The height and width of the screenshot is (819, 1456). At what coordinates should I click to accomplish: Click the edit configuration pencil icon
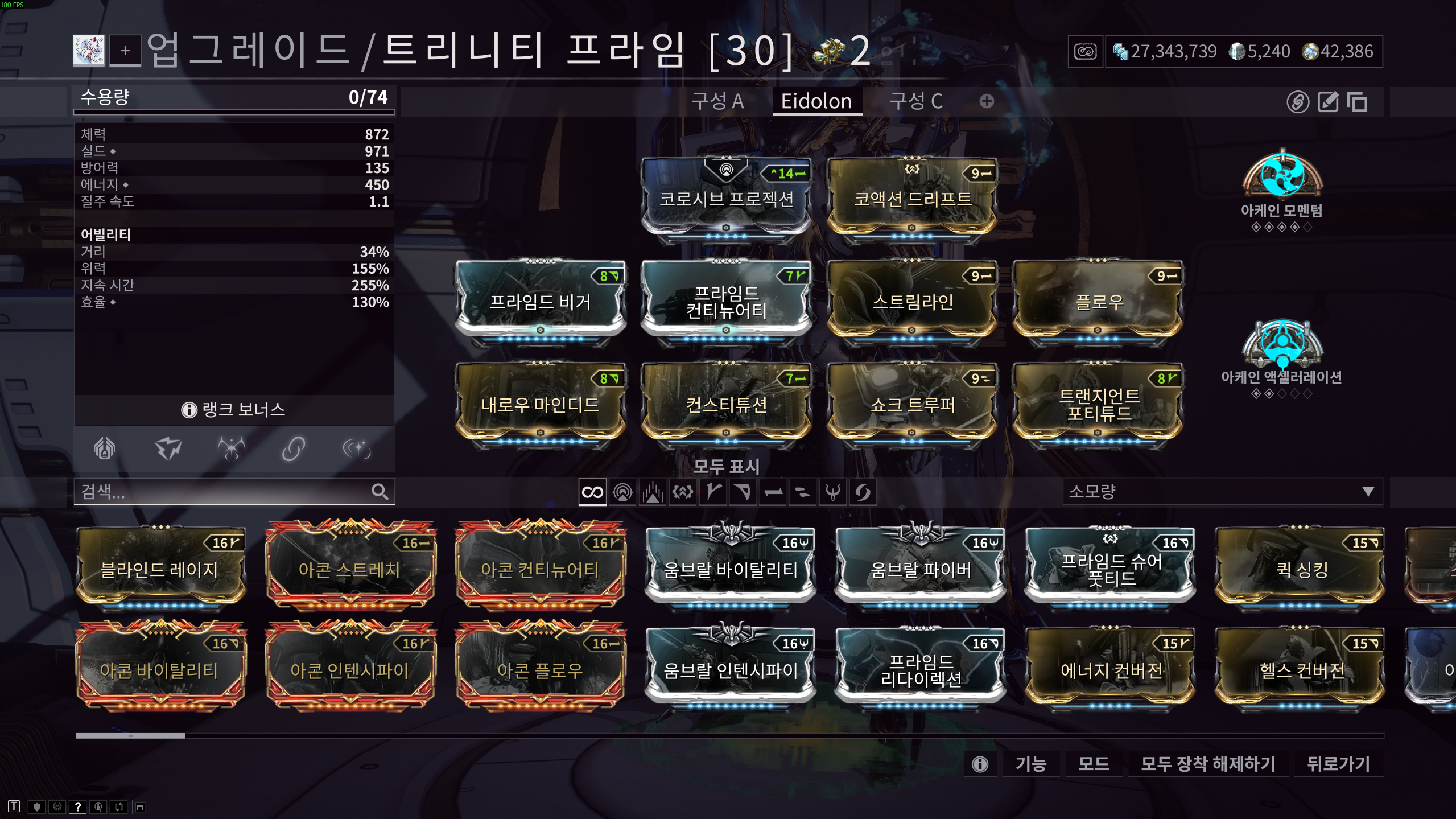click(1327, 103)
